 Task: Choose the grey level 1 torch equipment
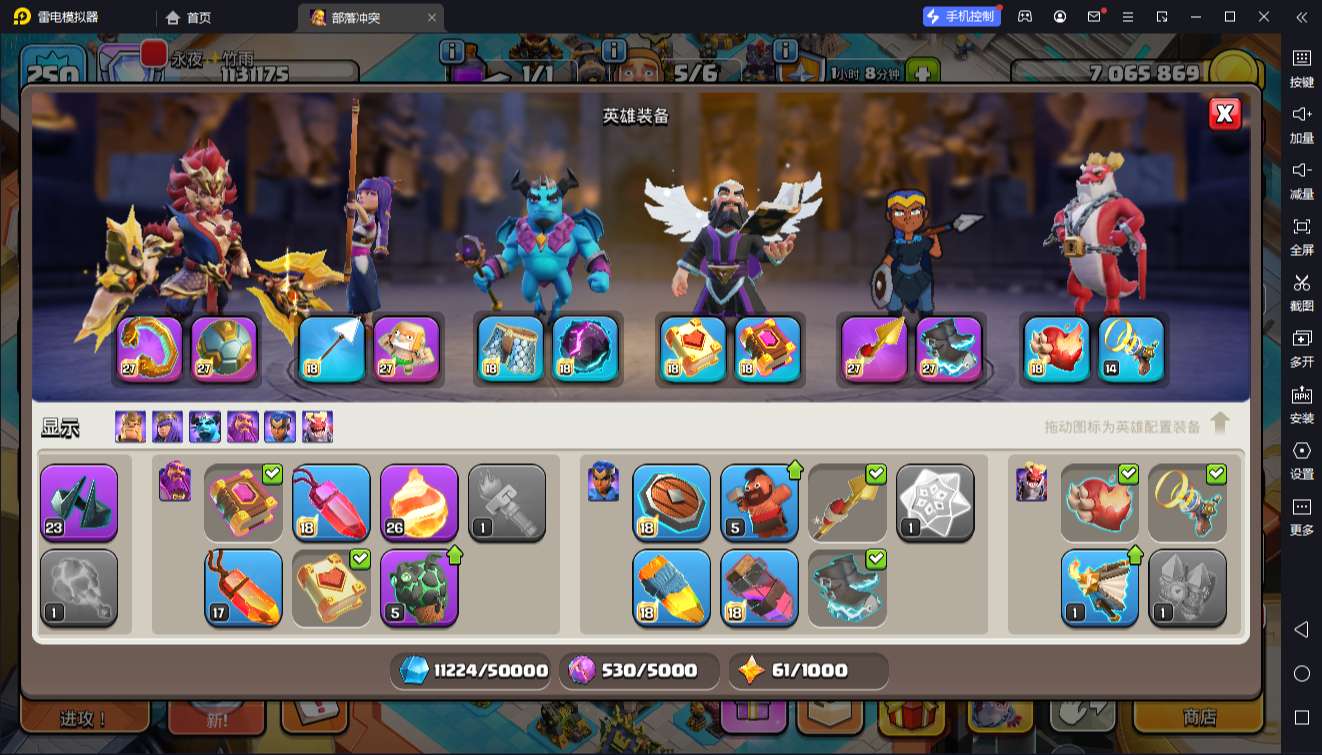(x=507, y=502)
